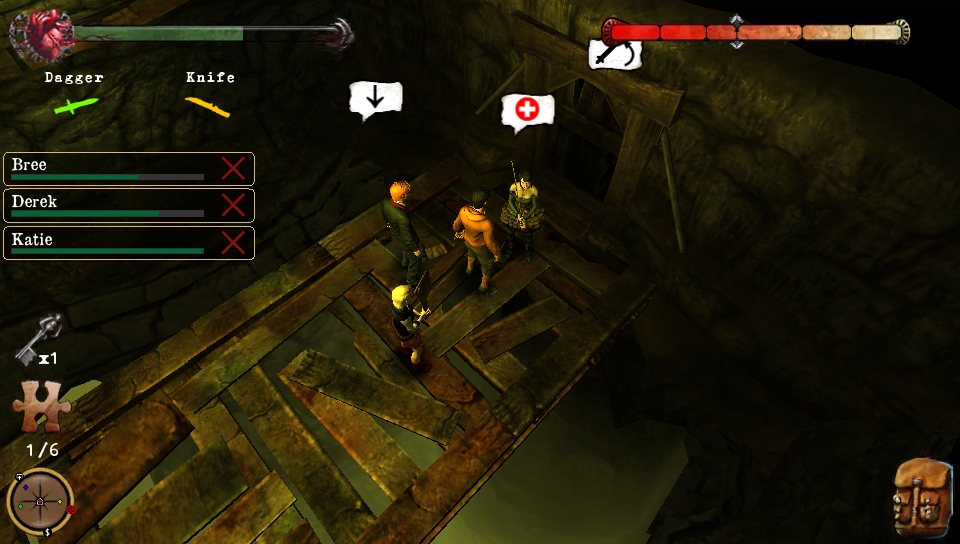
Task: Click the silver key icon
Action: 40,337
